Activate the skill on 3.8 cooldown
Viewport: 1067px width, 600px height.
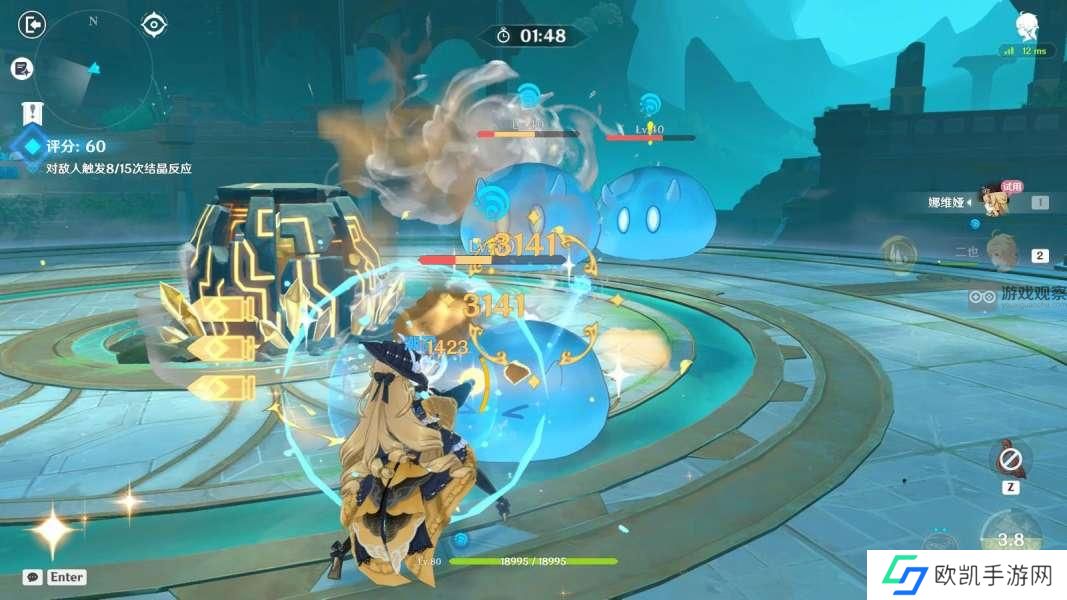1011,539
